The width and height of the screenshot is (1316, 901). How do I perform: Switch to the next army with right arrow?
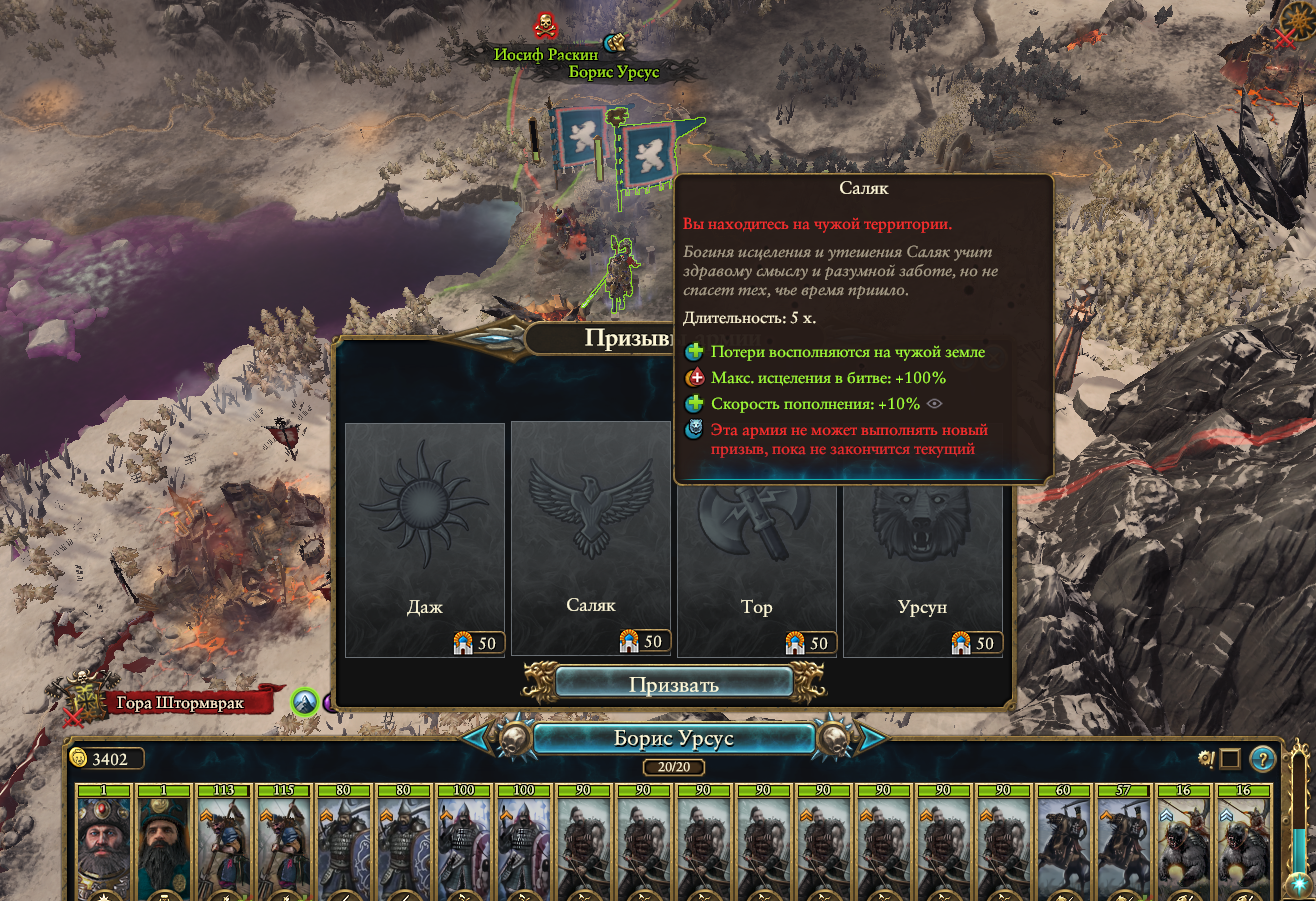pos(872,739)
